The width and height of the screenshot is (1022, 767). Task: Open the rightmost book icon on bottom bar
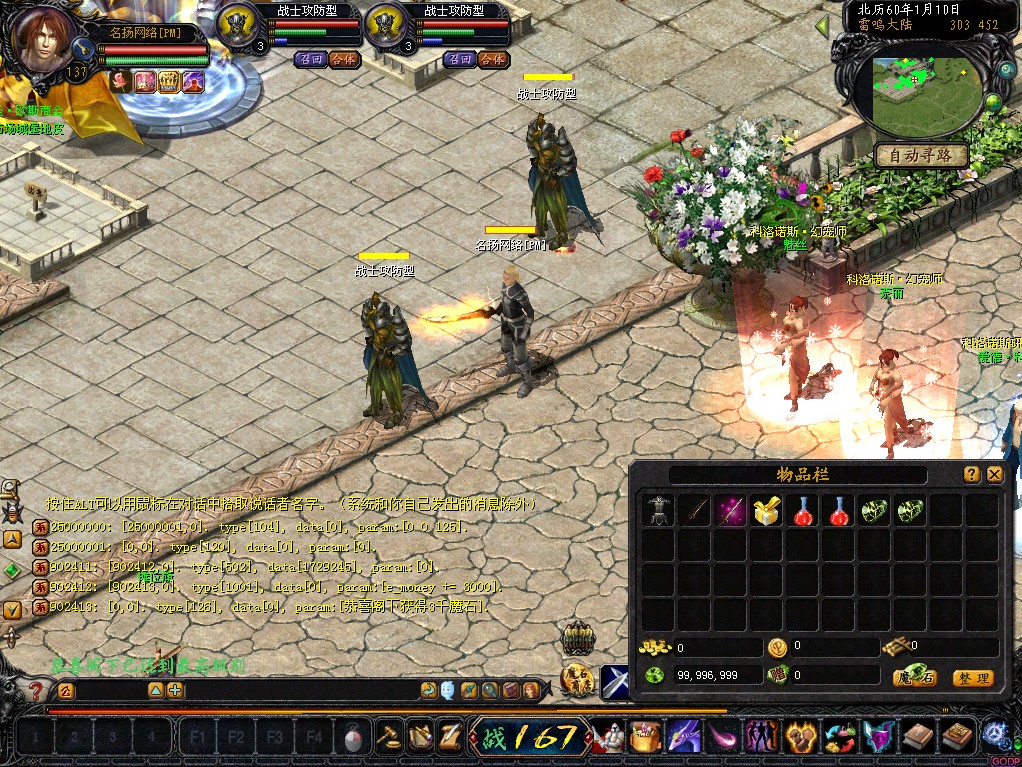(x=957, y=738)
